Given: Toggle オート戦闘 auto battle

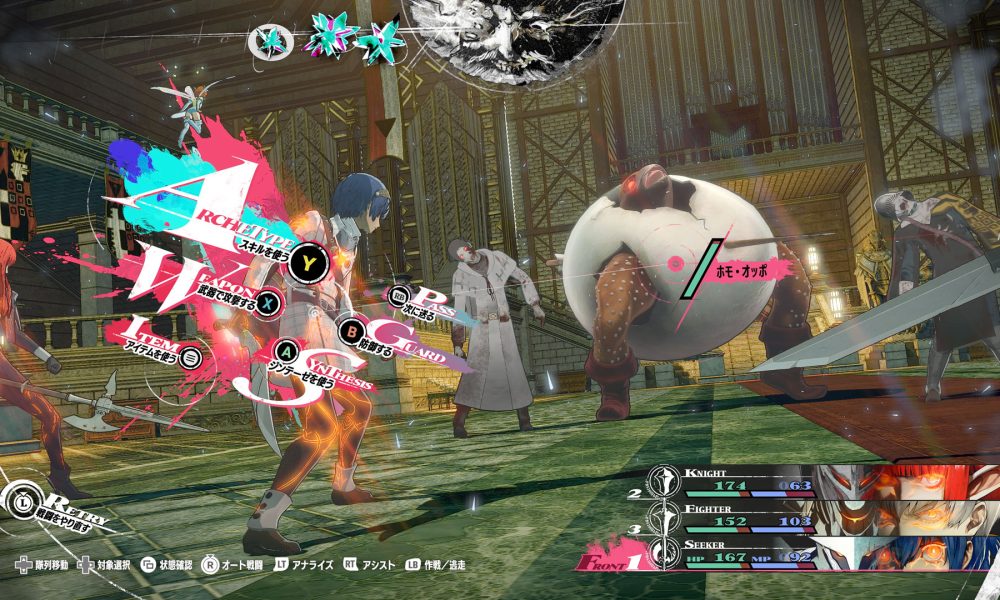Looking at the screenshot, I should (233, 566).
